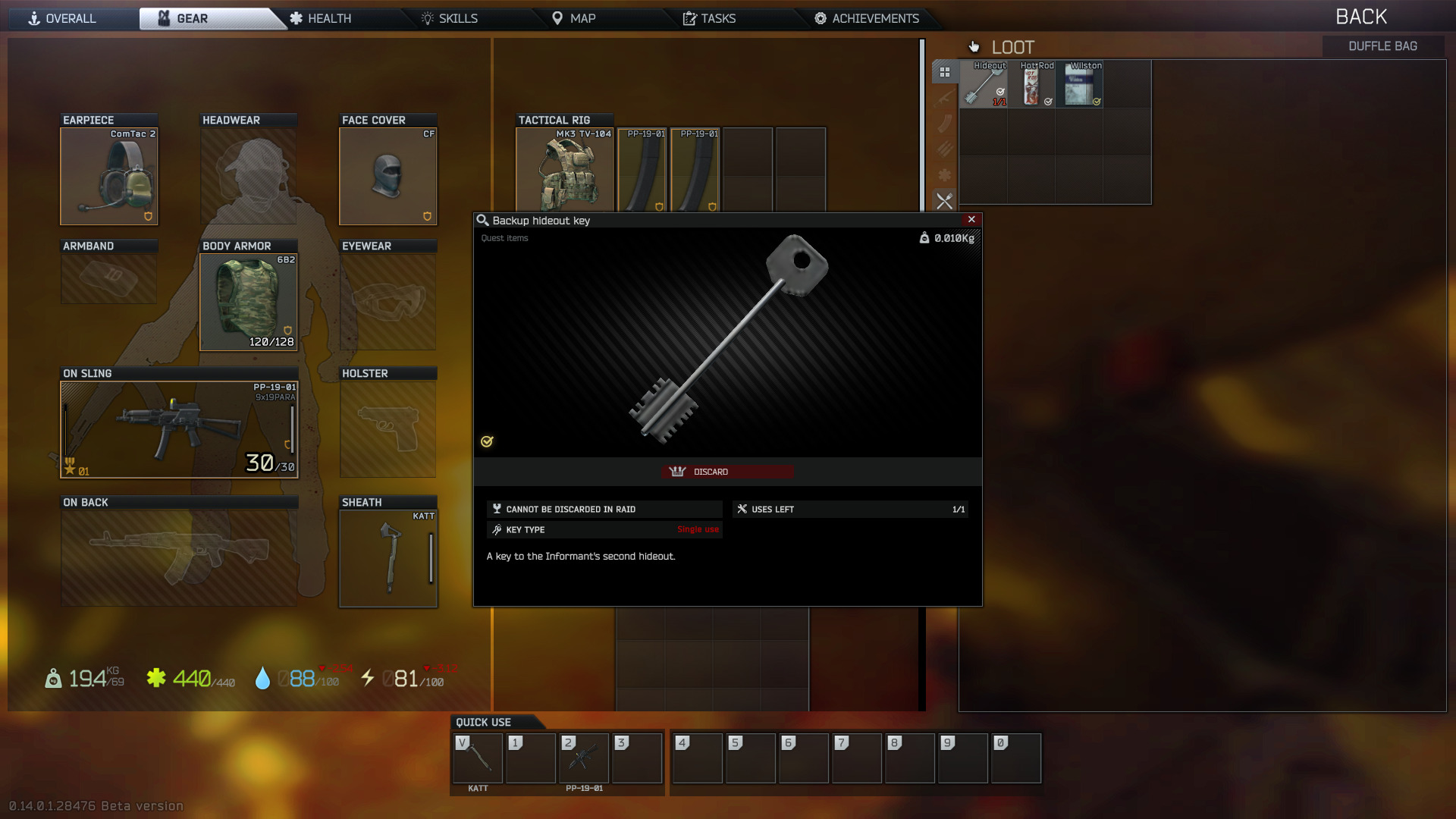
Task: Click the BACK button
Action: click(x=1362, y=16)
